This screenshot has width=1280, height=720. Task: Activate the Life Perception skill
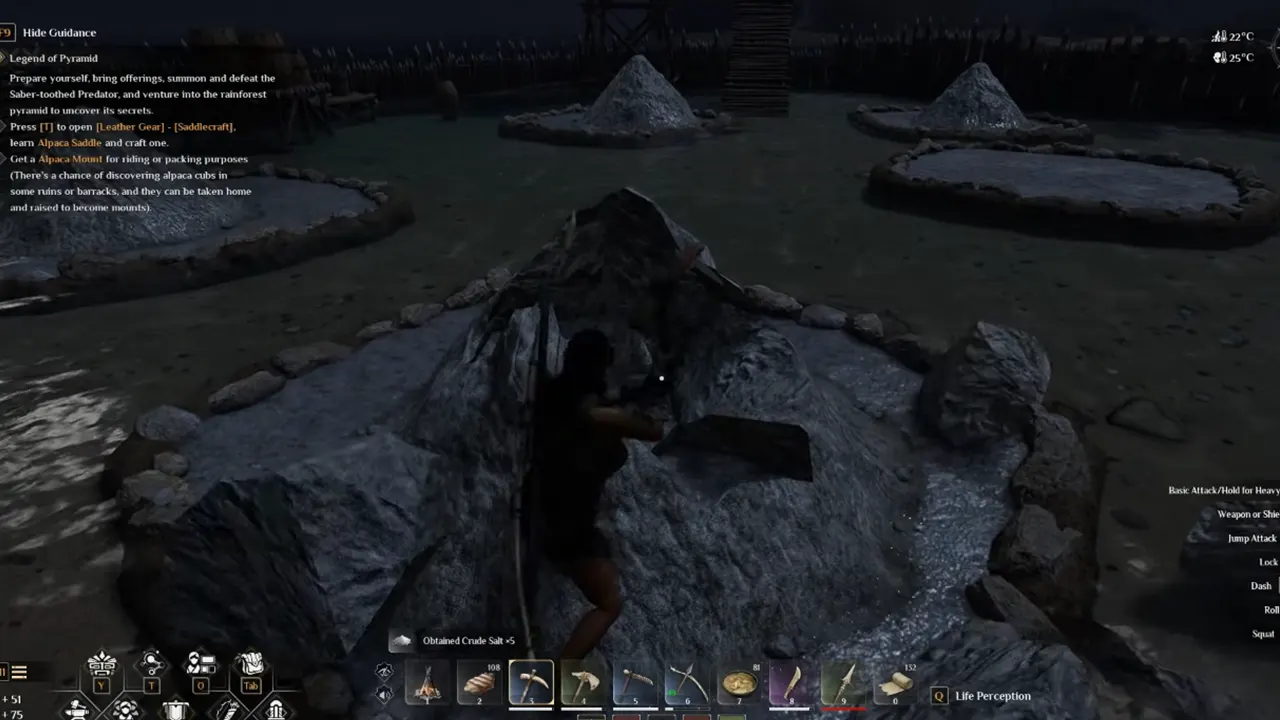(x=992, y=696)
